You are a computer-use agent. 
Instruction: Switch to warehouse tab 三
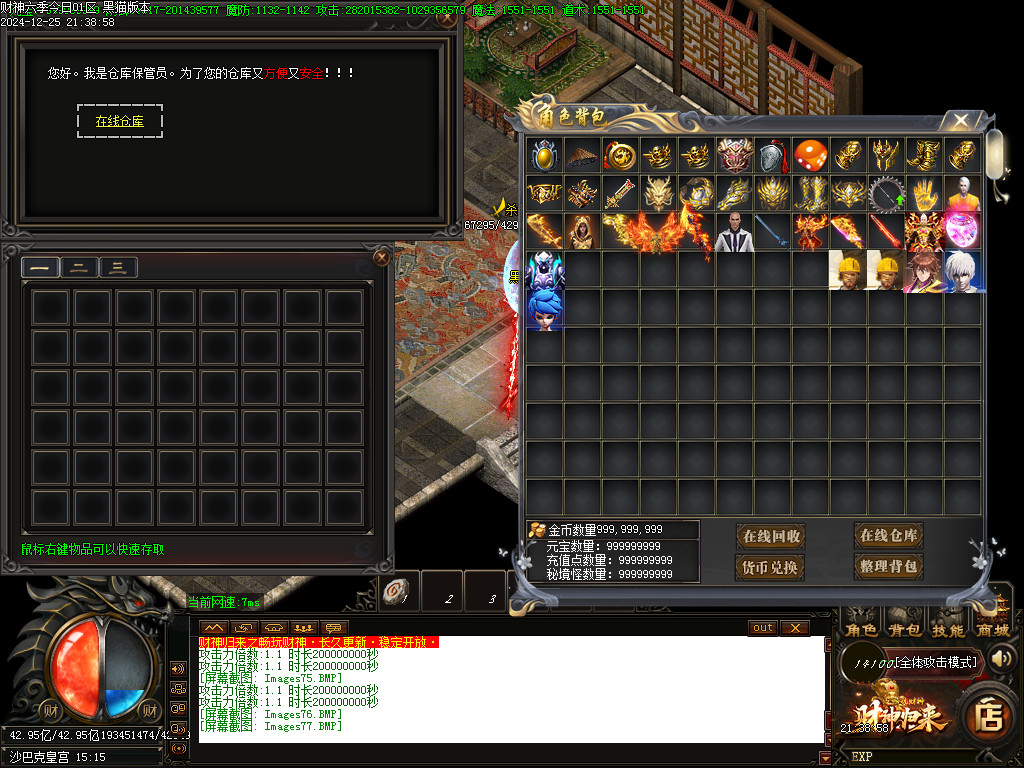tap(118, 267)
